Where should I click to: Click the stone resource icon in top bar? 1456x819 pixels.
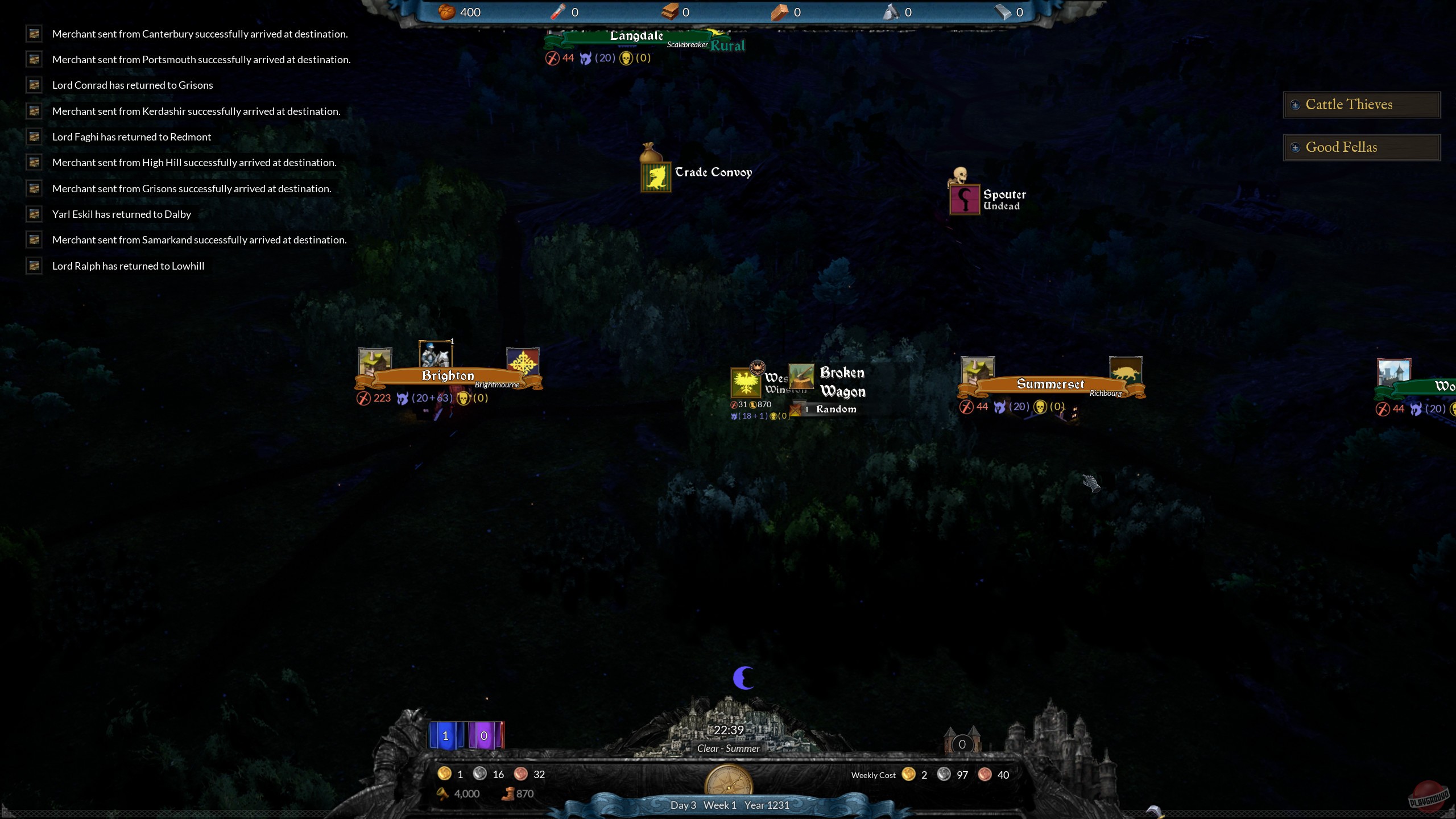tap(891, 11)
